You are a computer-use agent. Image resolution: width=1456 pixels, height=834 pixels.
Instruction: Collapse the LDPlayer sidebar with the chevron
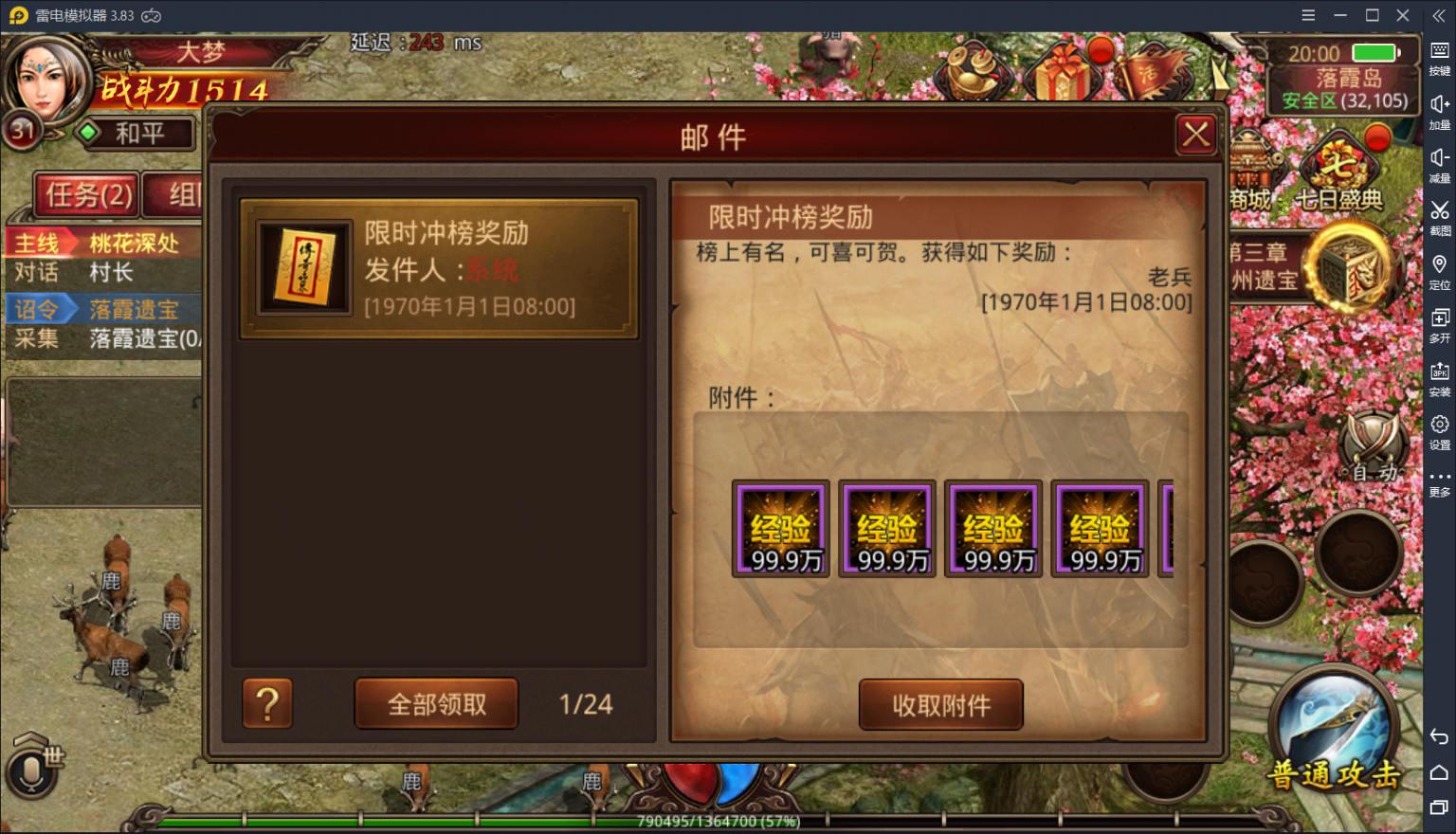click(x=1437, y=15)
